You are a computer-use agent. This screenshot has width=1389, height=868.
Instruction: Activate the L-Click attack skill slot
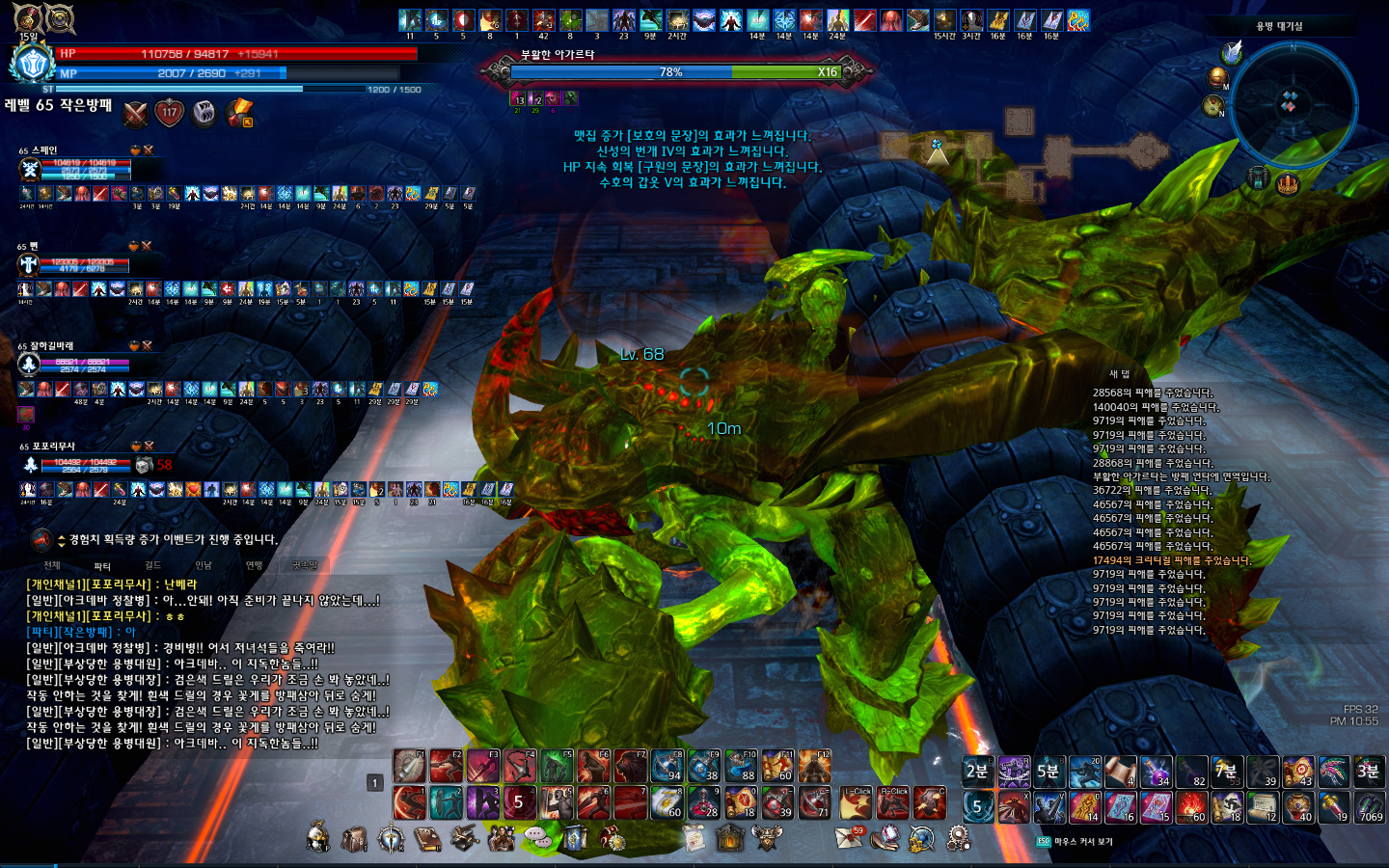[856, 803]
